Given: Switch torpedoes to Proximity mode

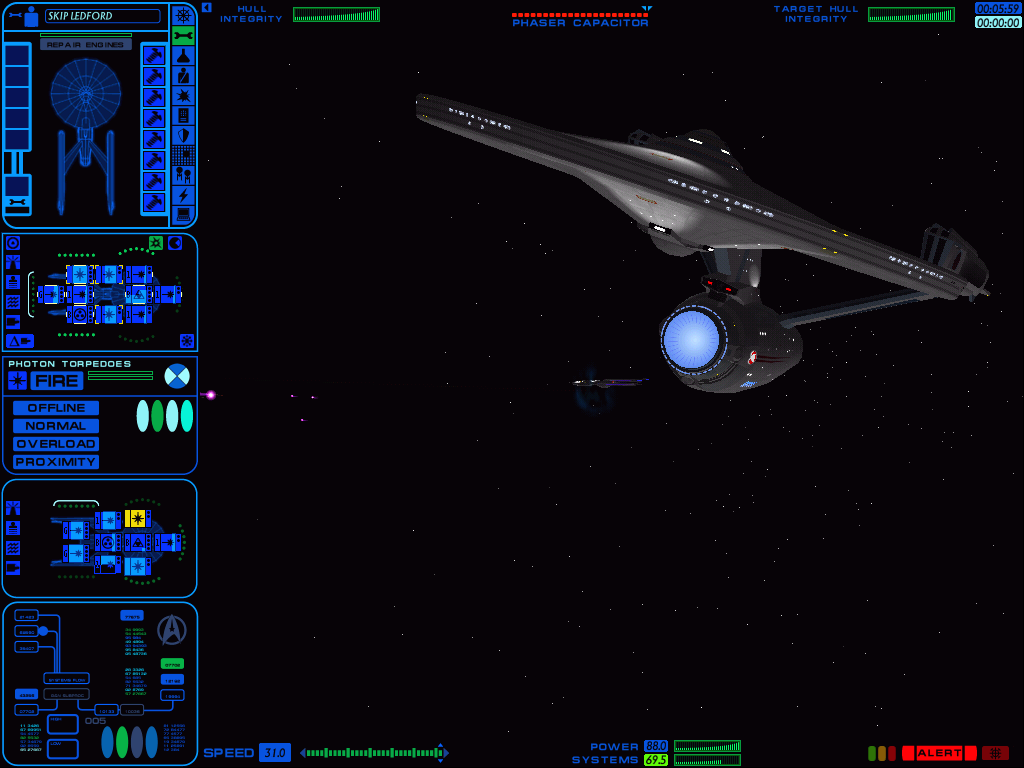Looking at the screenshot, I should click(x=56, y=462).
